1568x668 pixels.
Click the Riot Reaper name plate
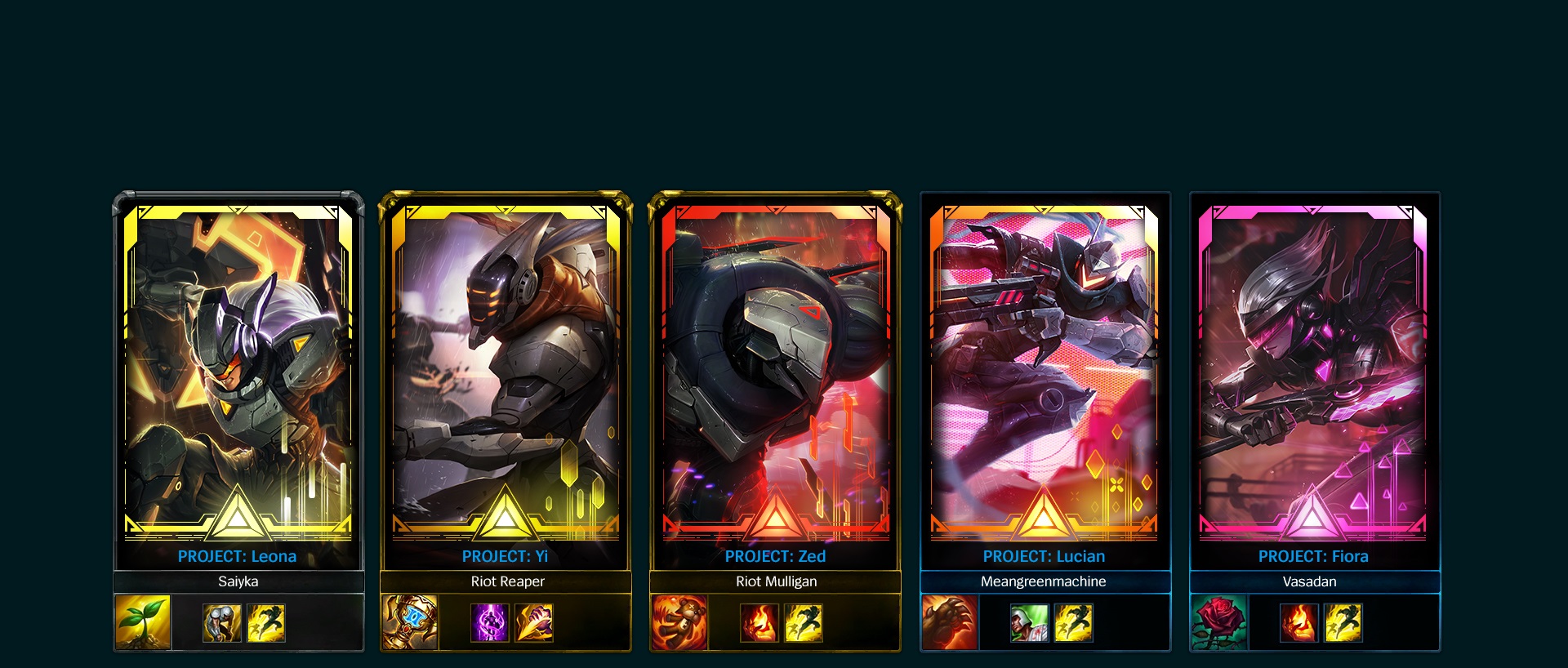(506, 581)
